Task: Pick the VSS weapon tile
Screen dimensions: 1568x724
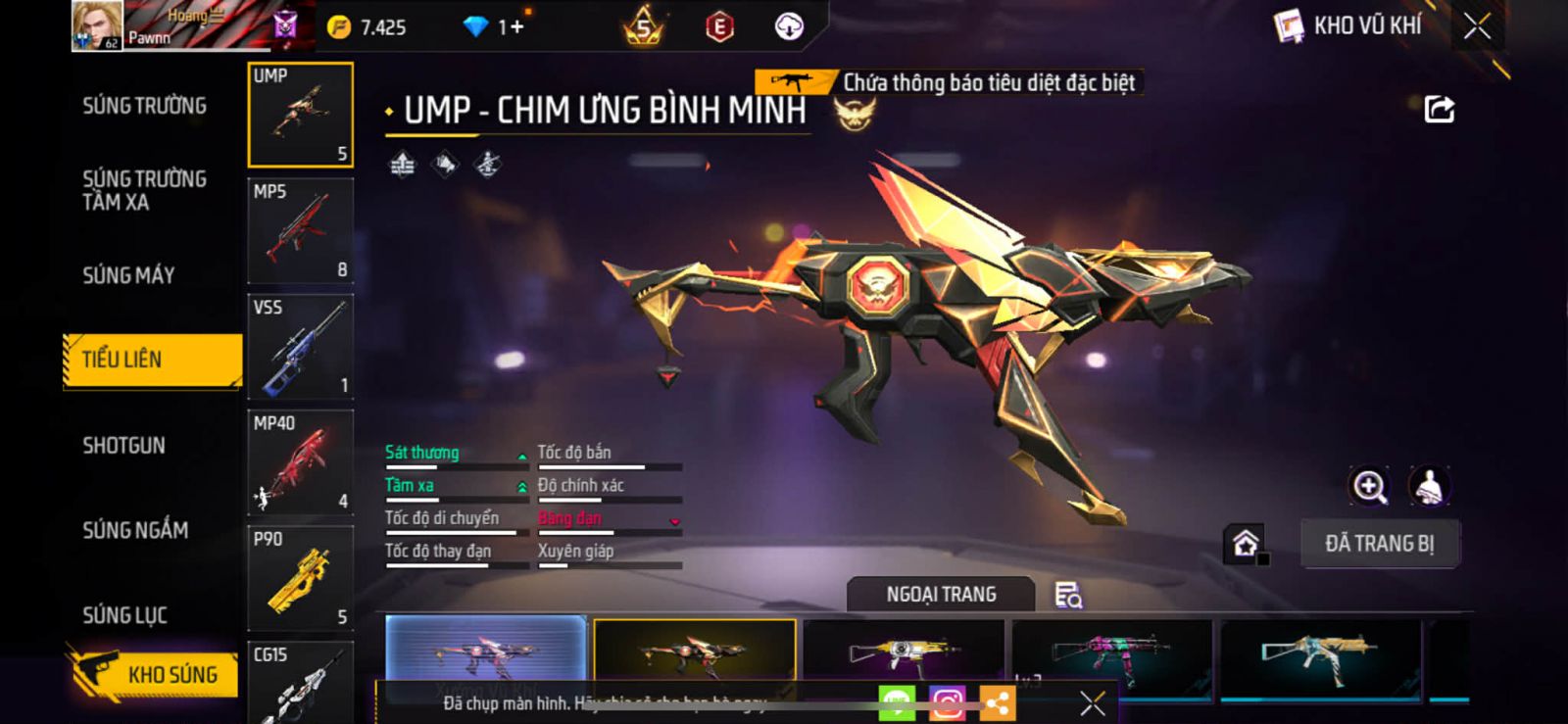Action: point(300,347)
